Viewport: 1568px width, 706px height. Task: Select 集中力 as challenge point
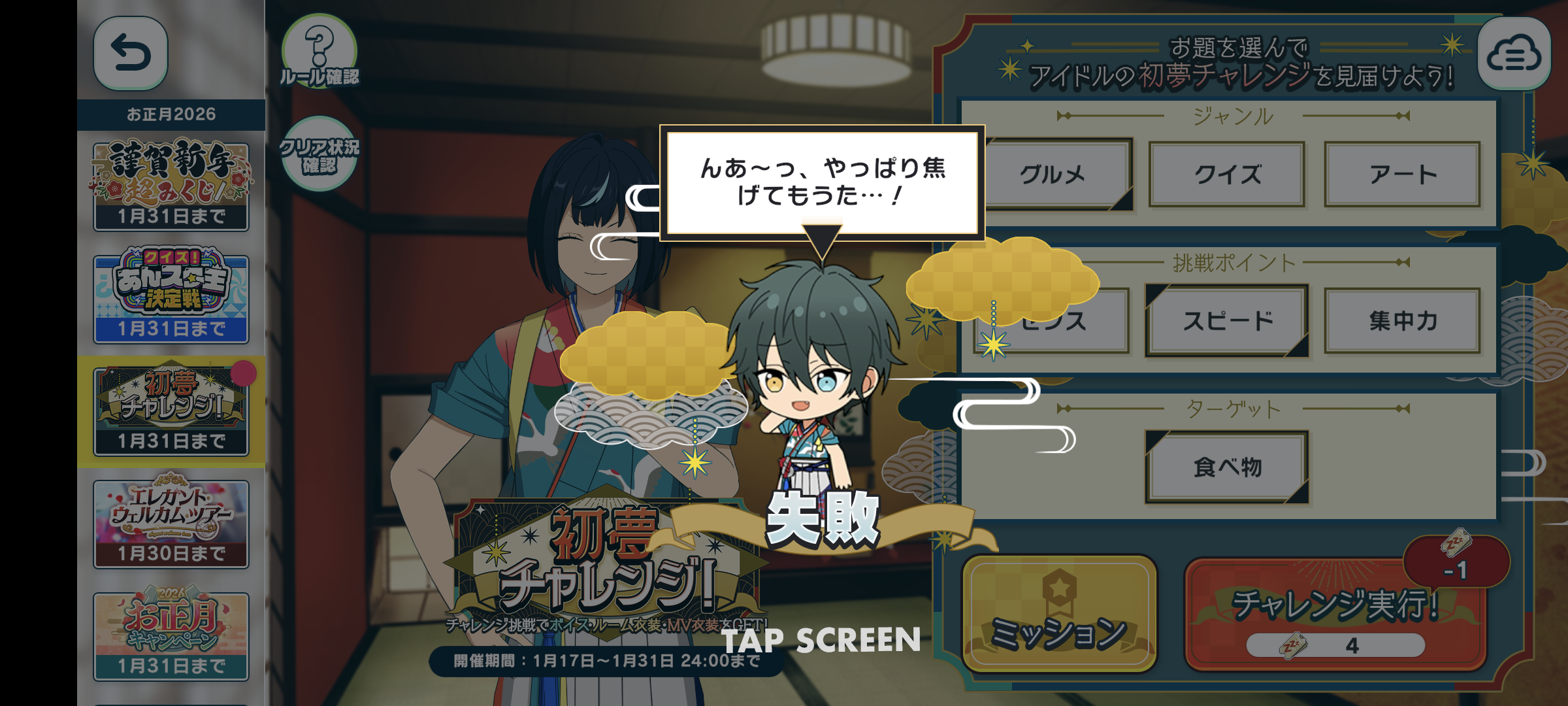(x=1403, y=321)
